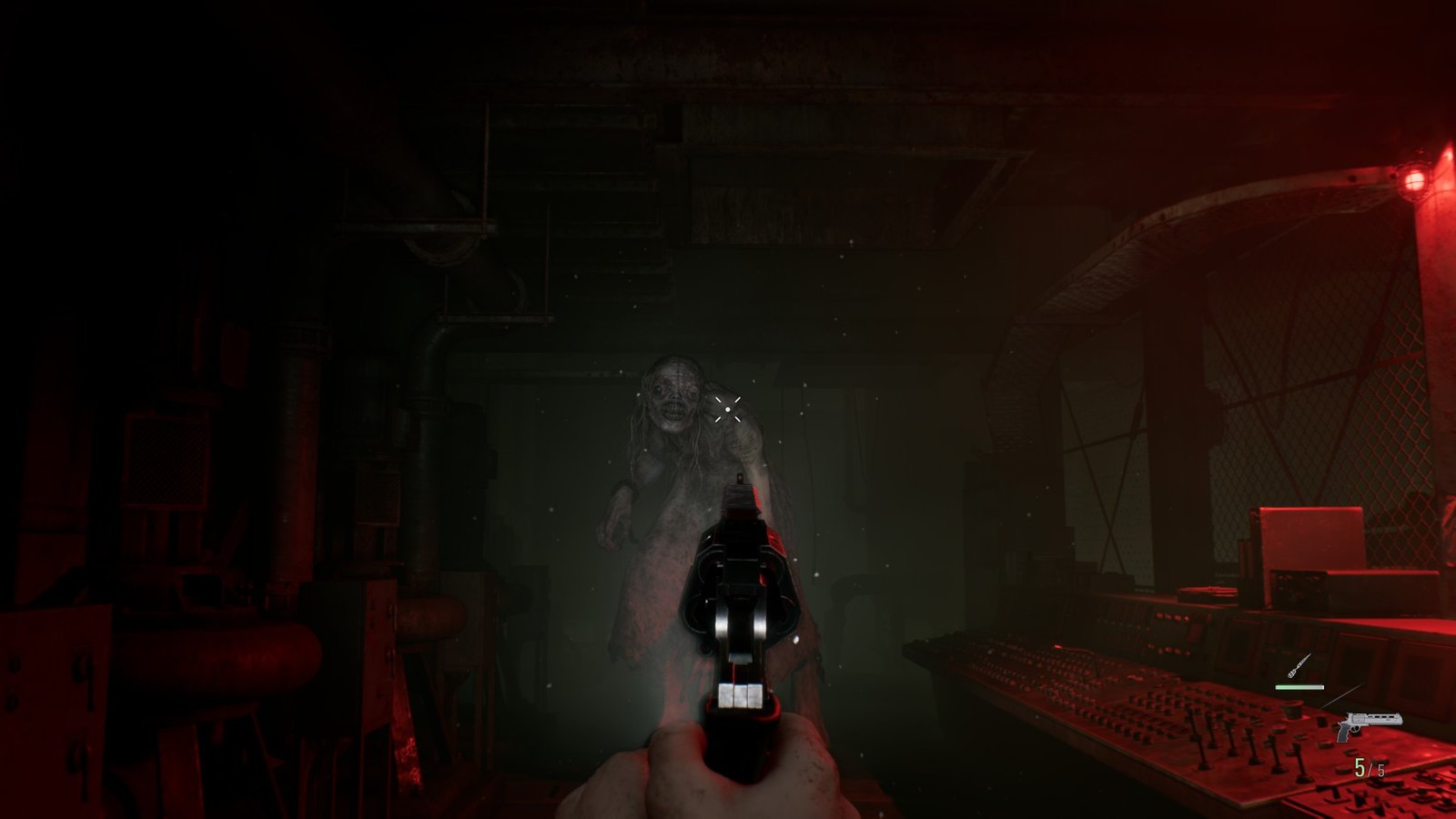The height and width of the screenshot is (819, 1456).
Task: Click the ammo counter showing 5/5
Action: point(1369,769)
